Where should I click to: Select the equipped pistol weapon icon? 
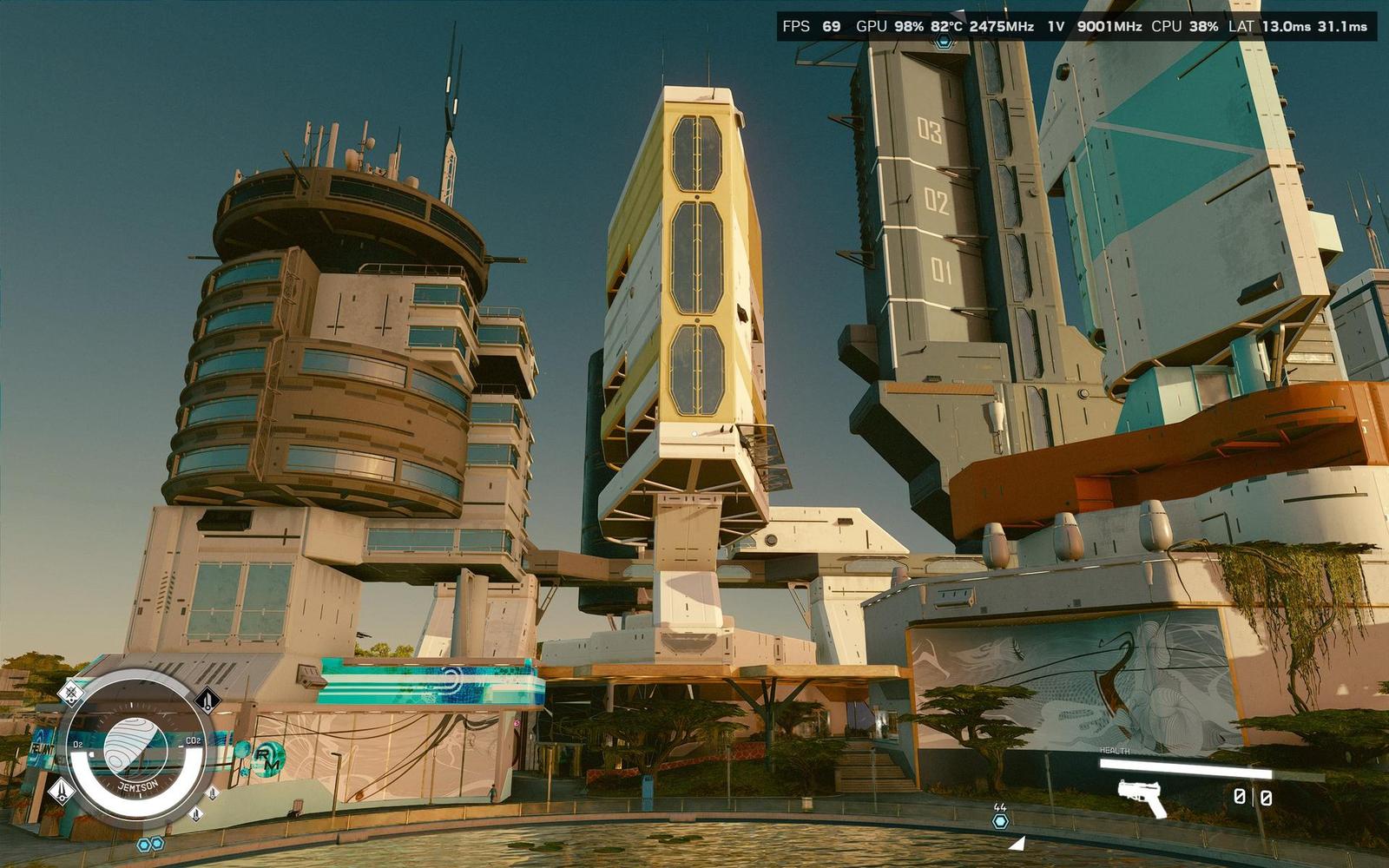click(x=1142, y=798)
